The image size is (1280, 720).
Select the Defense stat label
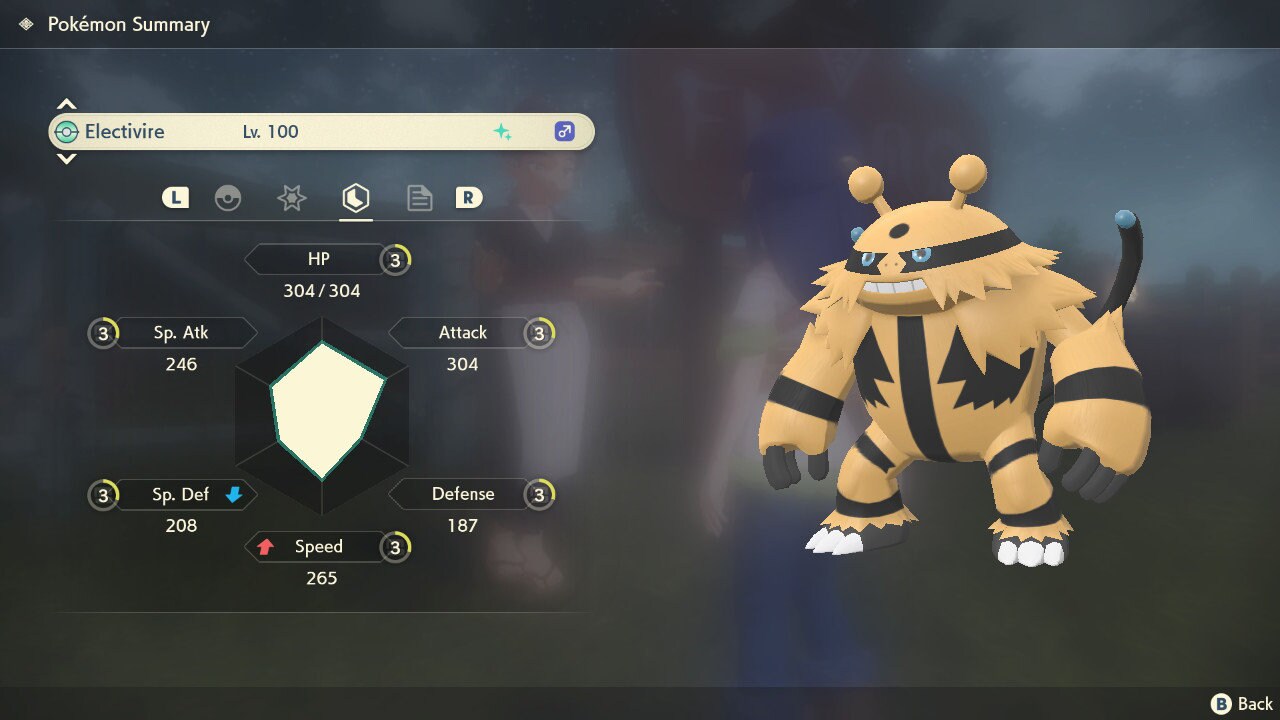462,494
